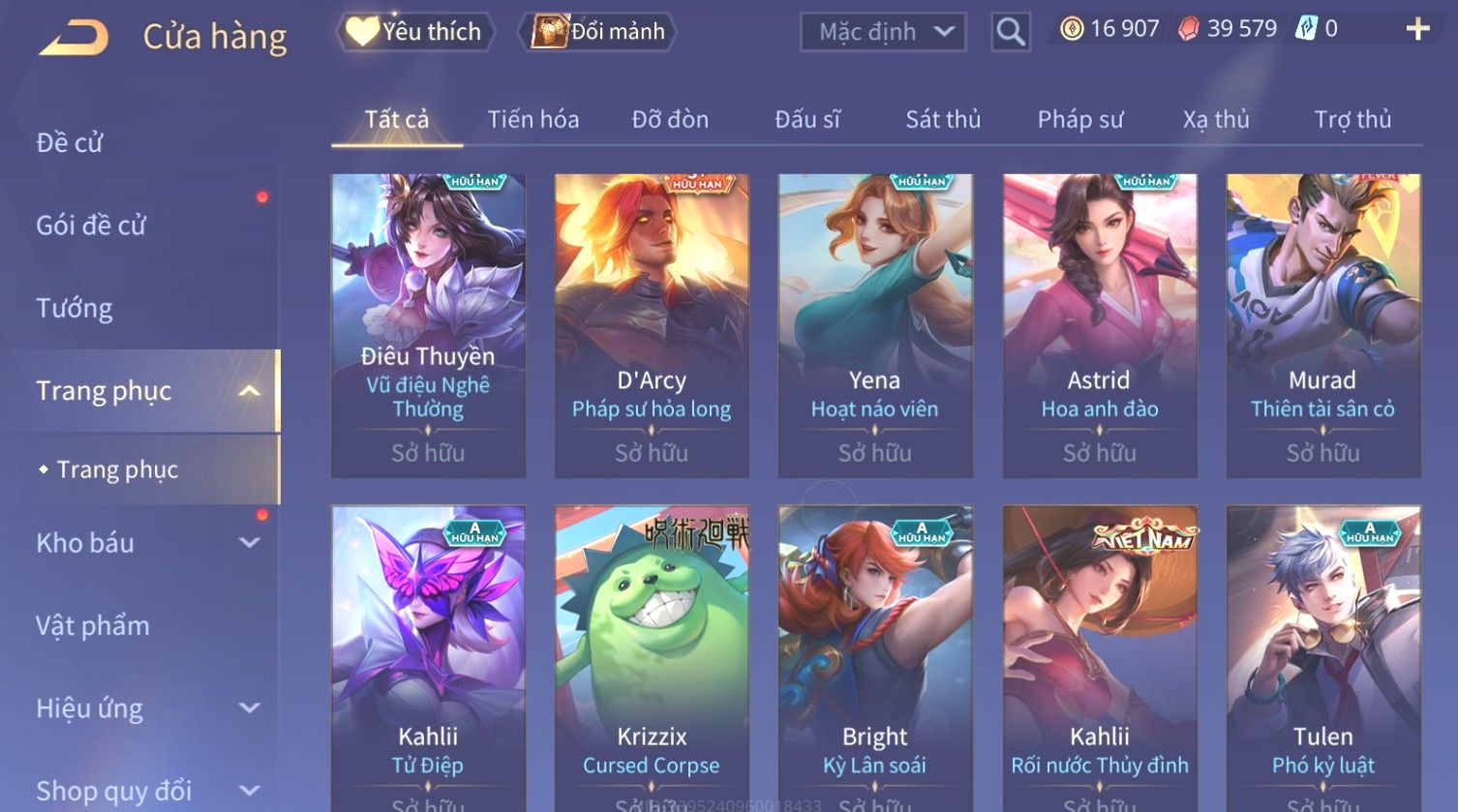Select the Krizzix Cursed Corpse card

click(x=652, y=658)
